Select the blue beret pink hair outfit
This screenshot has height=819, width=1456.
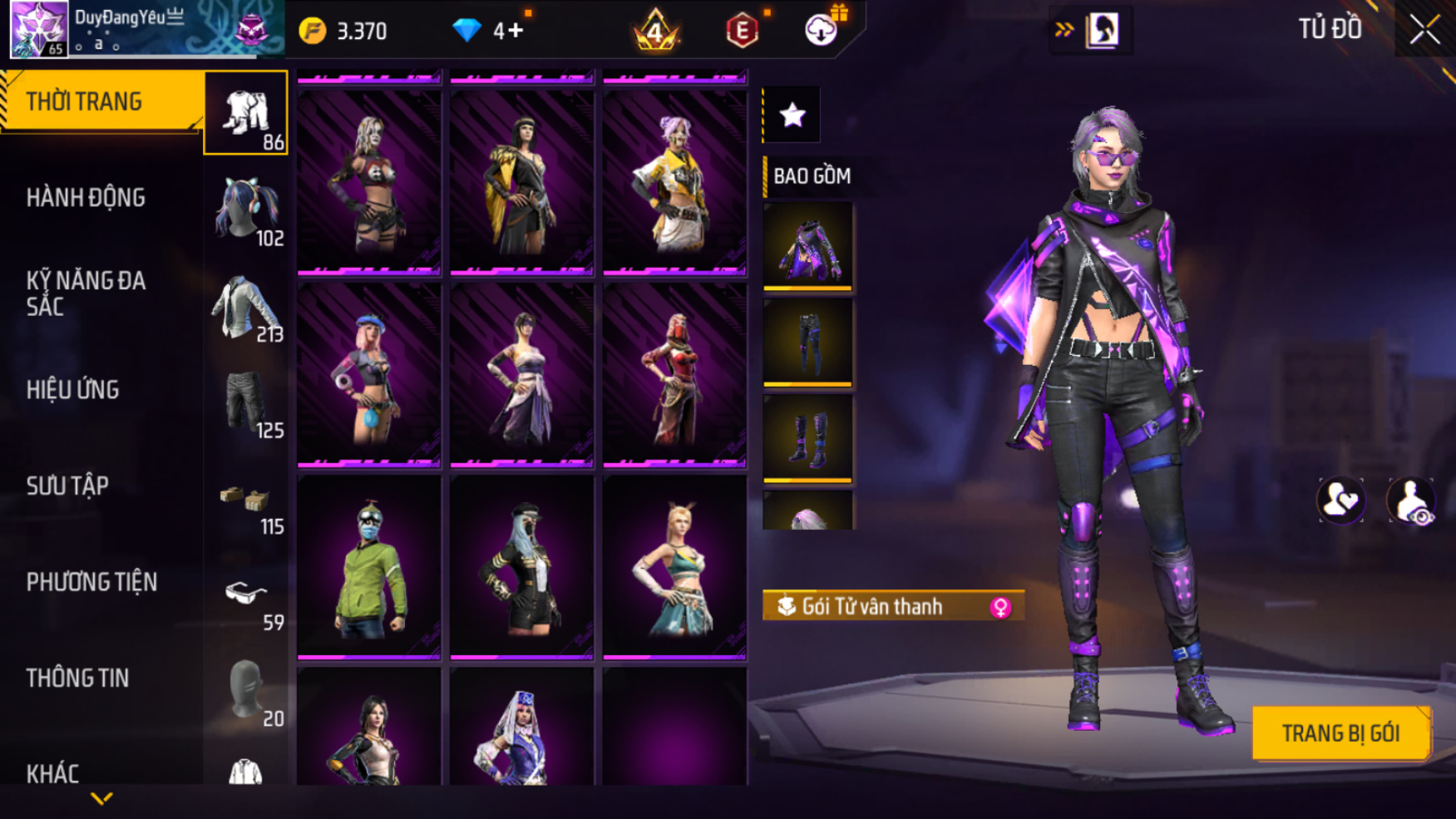[368, 374]
